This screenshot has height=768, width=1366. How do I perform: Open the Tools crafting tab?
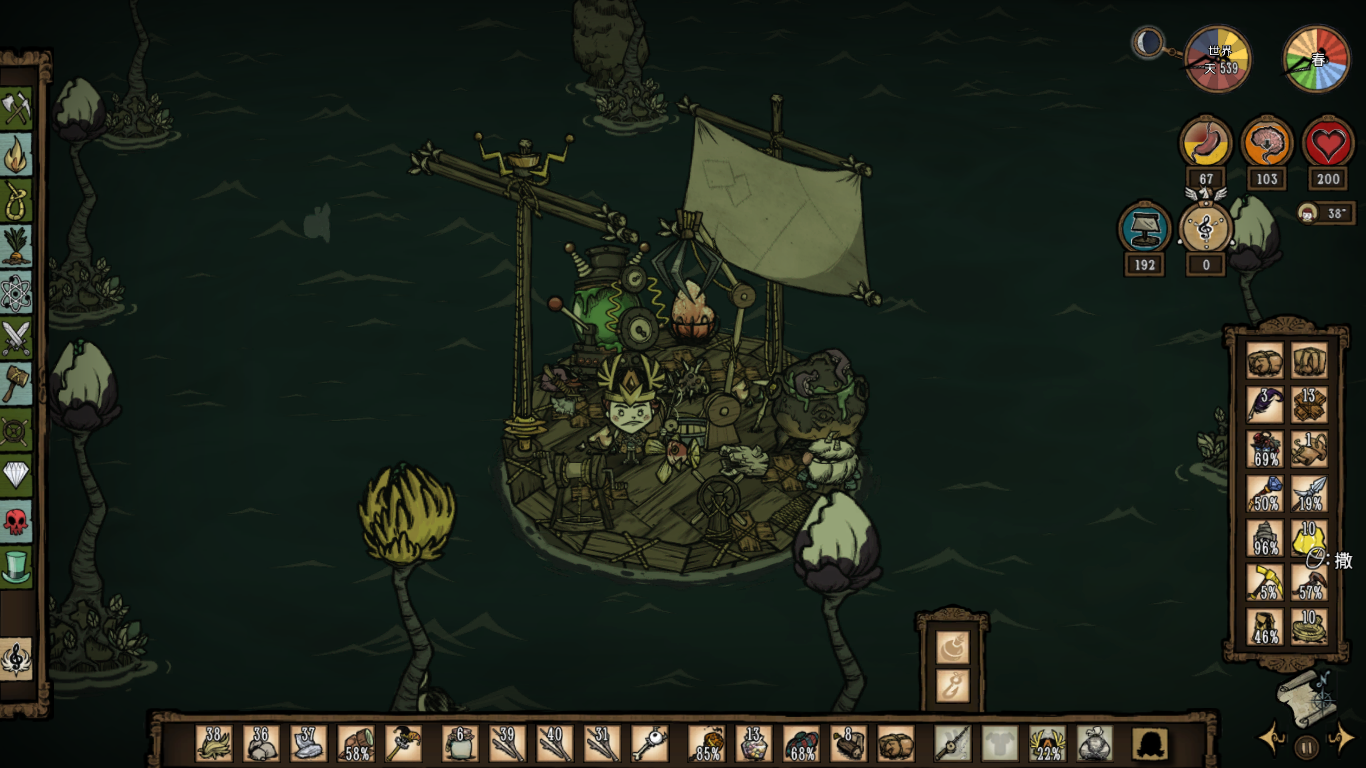tap(17, 108)
